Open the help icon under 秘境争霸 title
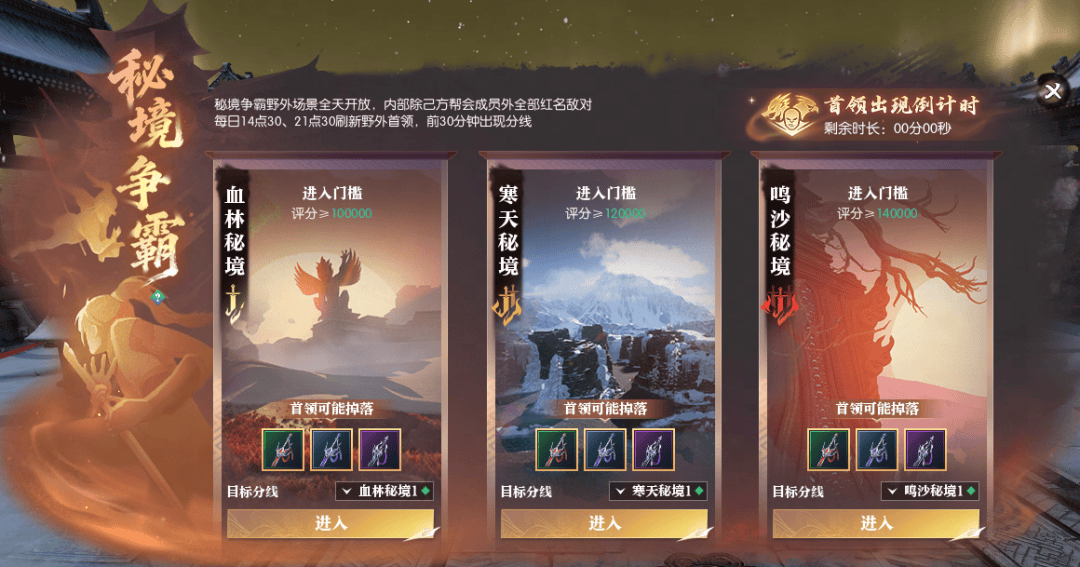The width and height of the screenshot is (1080, 567). coord(157,296)
